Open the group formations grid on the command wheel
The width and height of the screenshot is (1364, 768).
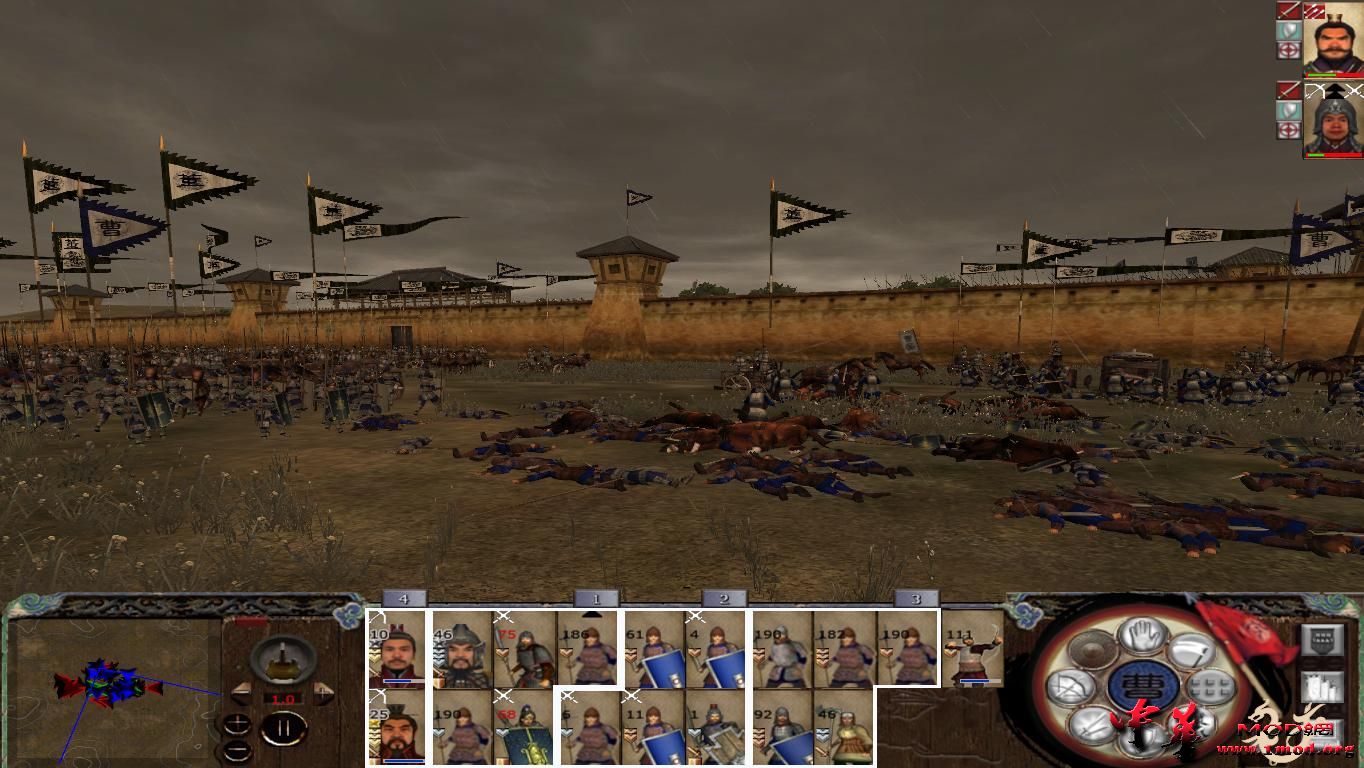coord(1210,687)
